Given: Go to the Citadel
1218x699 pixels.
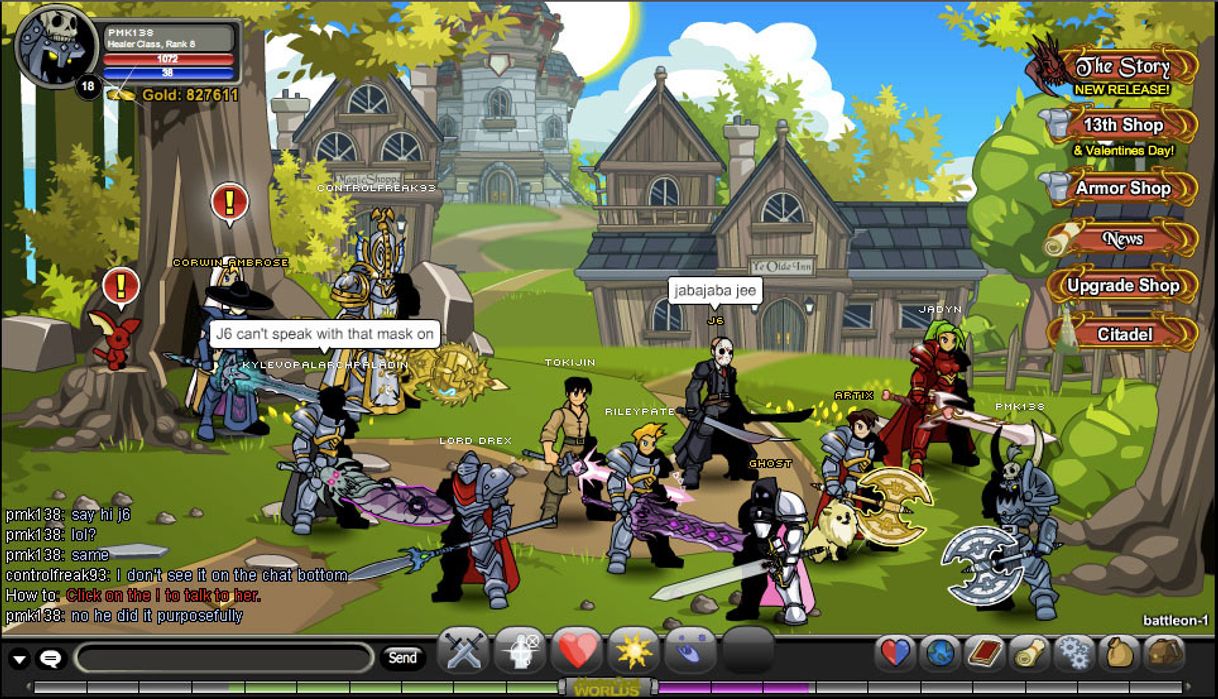Looking at the screenshot, I should pos(1124,334).
